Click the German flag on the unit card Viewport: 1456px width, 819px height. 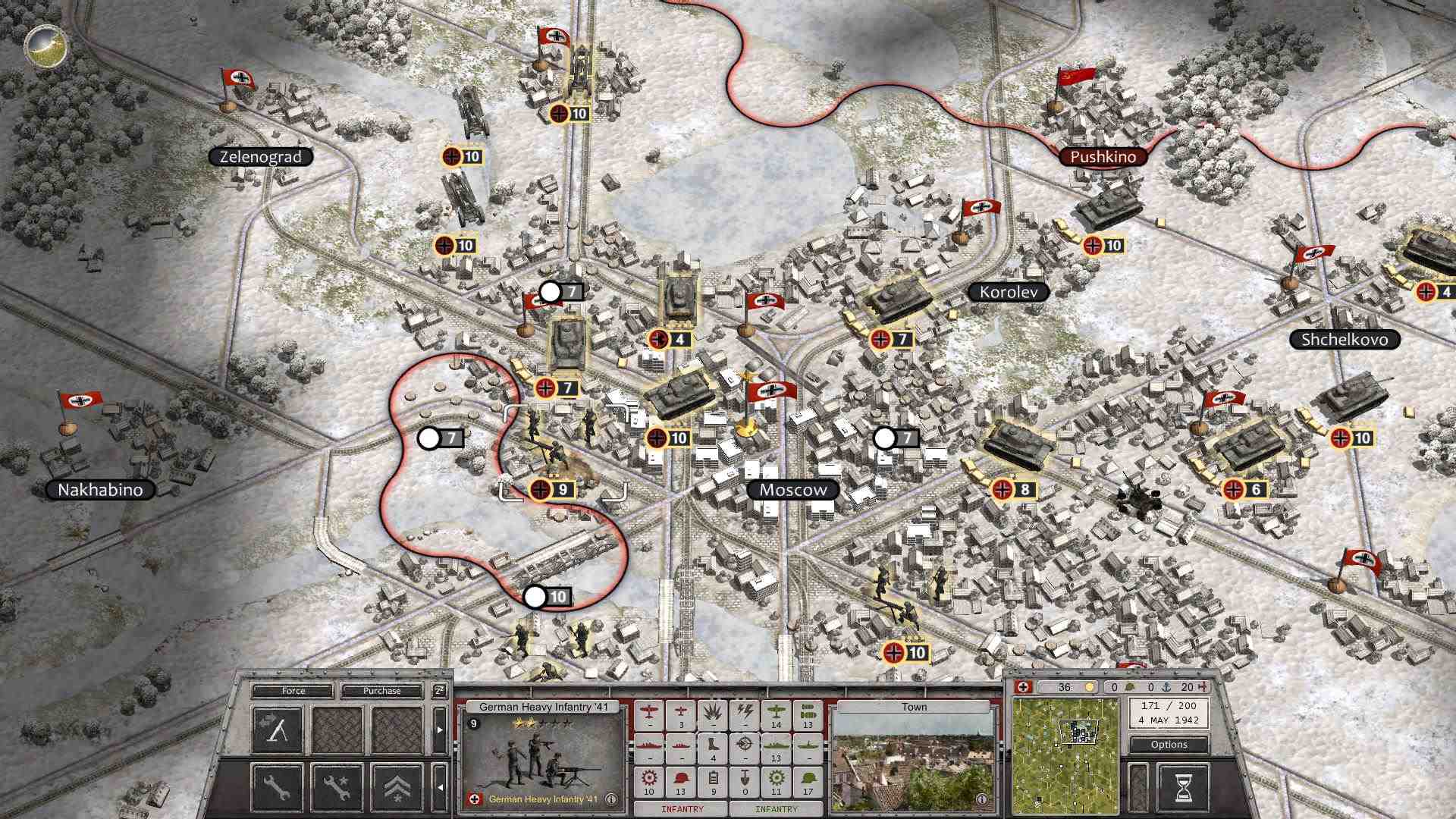click(x=475, y=799)
